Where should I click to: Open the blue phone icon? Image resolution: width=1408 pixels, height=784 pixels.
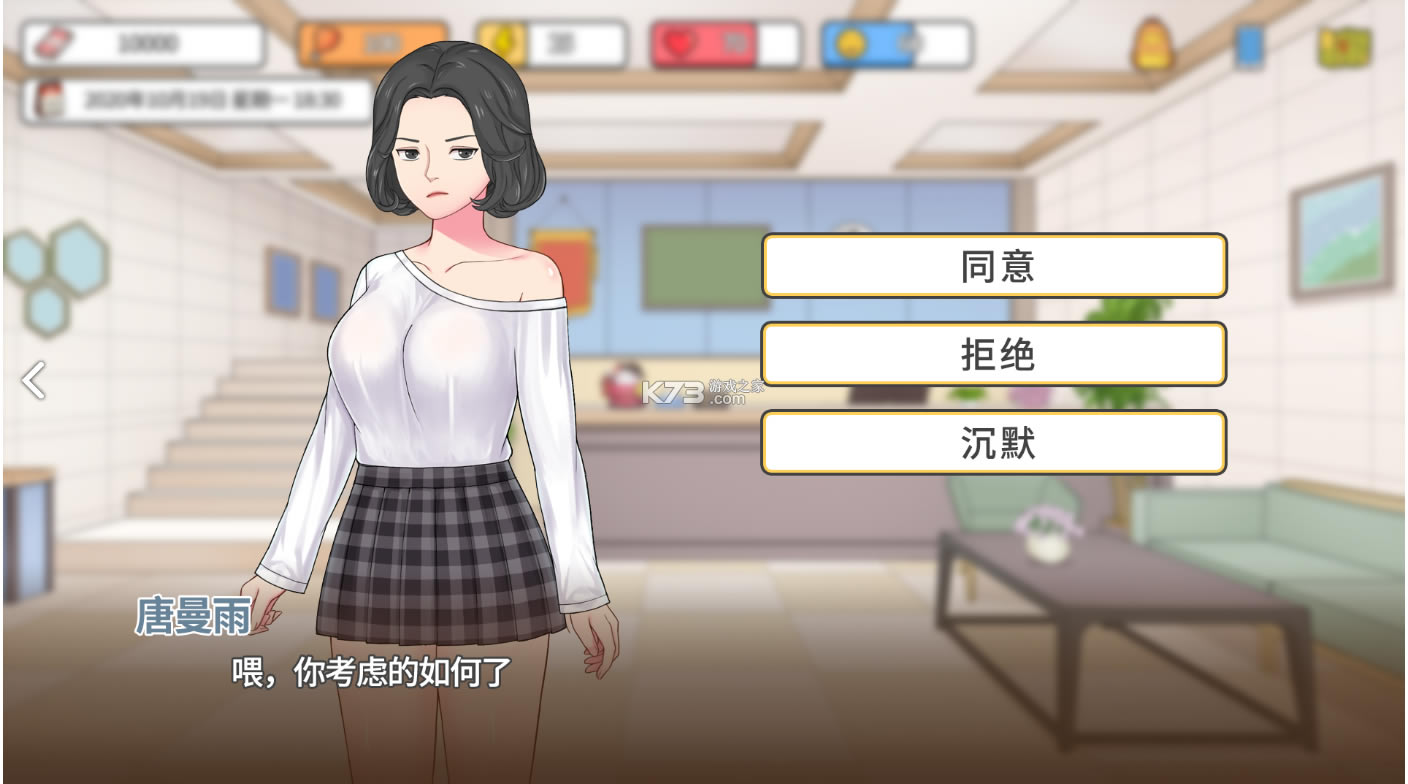tap(1248, 46)
